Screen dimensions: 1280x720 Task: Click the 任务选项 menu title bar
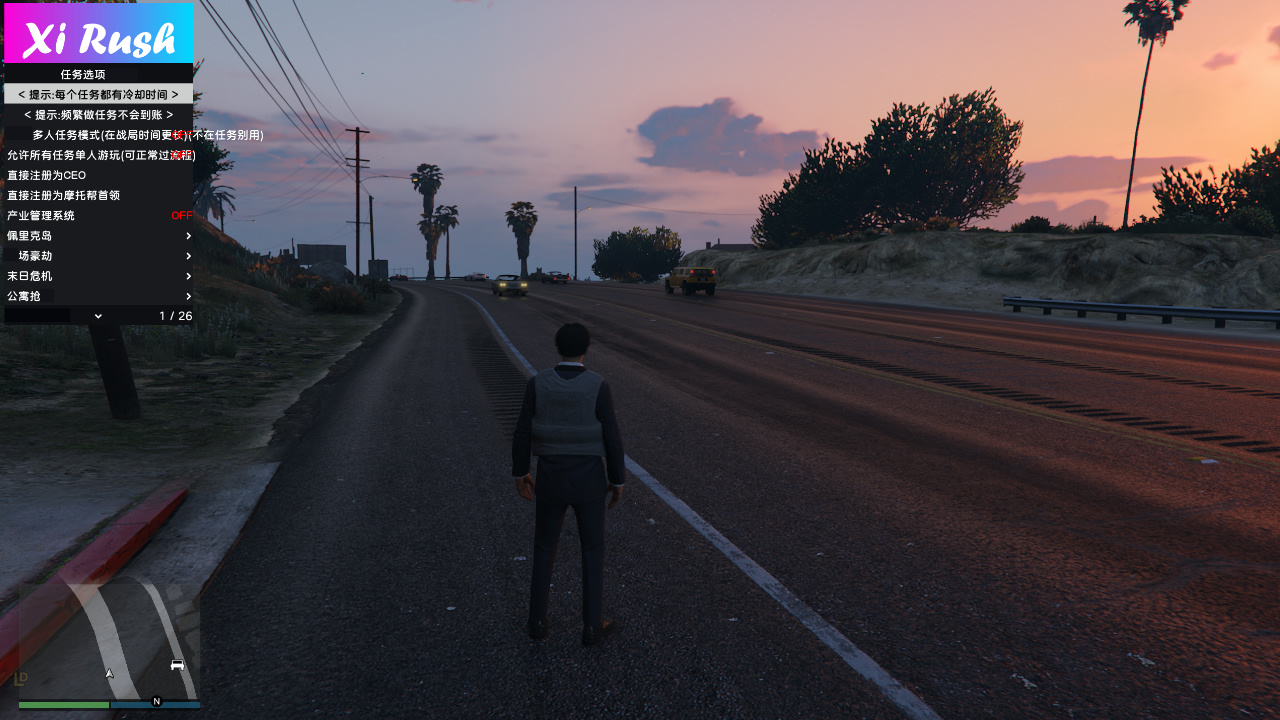(x=98, y=74)
